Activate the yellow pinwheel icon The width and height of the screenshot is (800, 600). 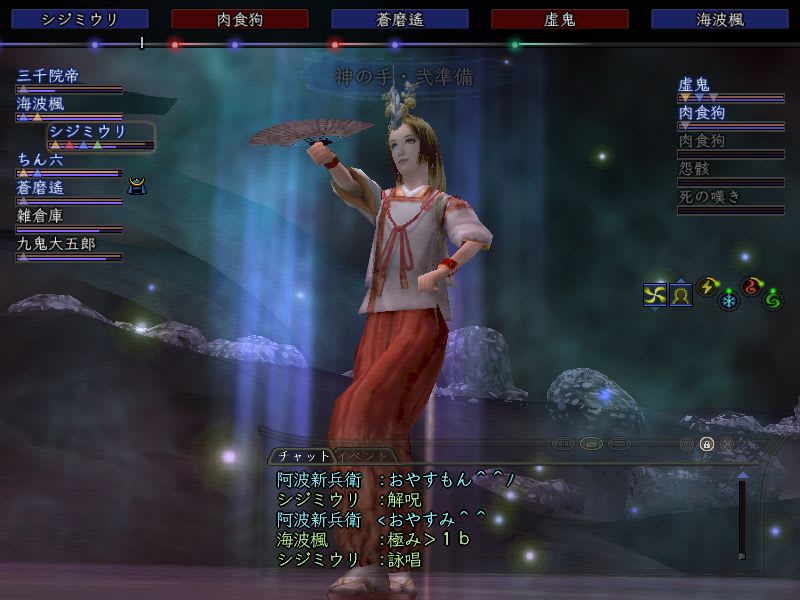(655, 294)
